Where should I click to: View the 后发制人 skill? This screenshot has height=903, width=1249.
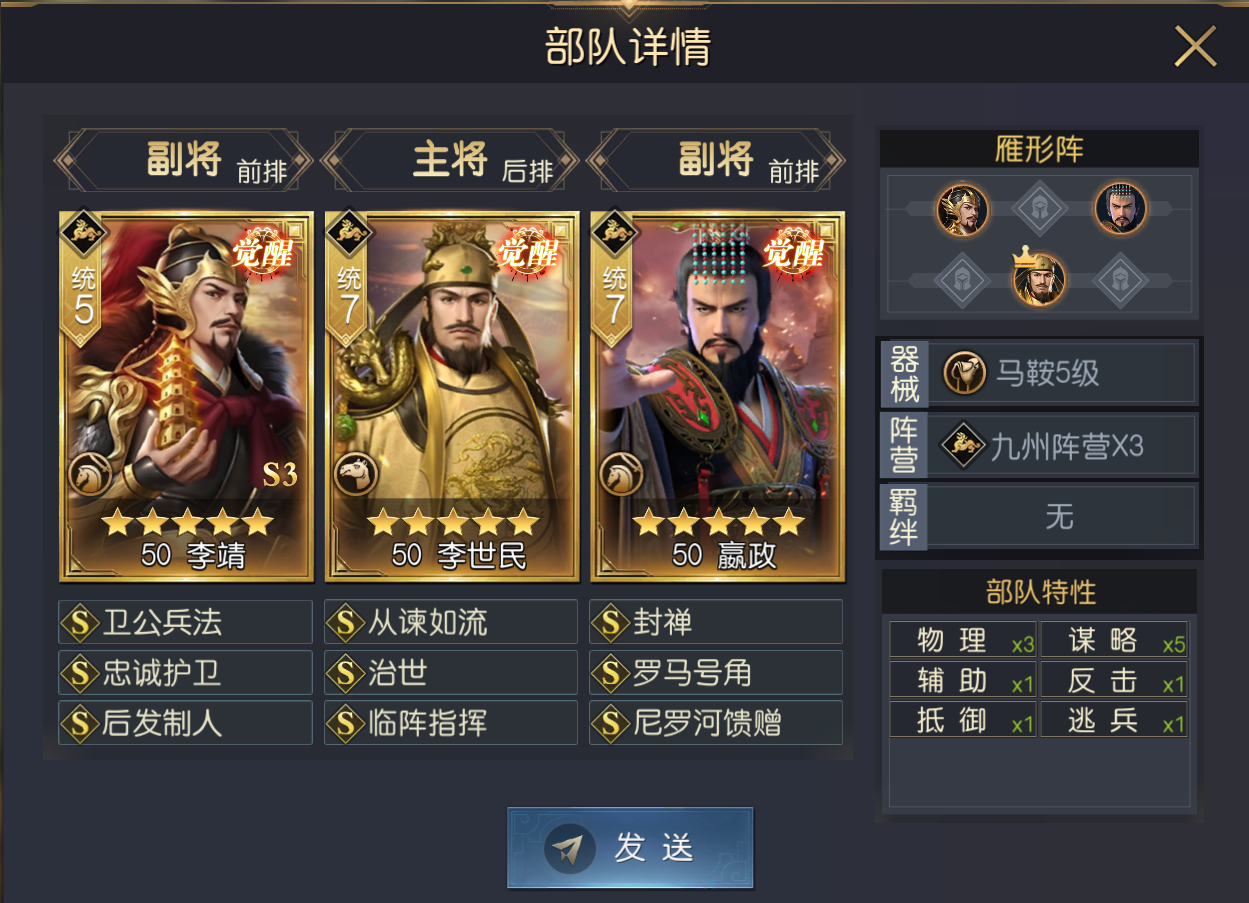[x=186, y=723]
